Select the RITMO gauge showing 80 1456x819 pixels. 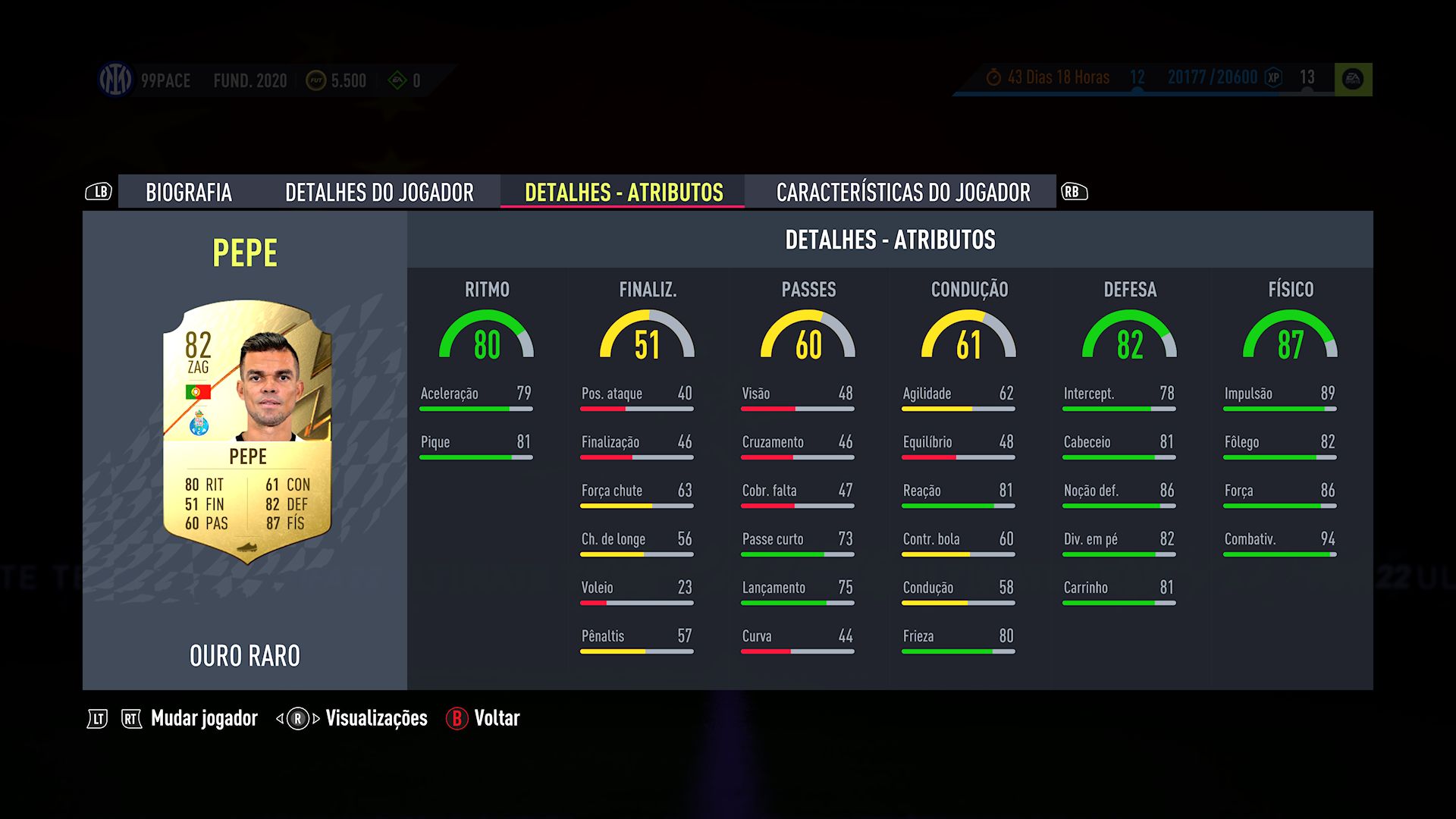click(x=486, y=337)
